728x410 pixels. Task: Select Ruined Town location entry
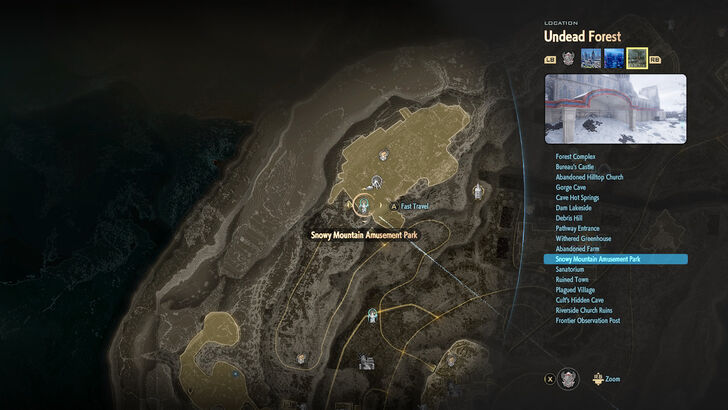tap(572, 280)
